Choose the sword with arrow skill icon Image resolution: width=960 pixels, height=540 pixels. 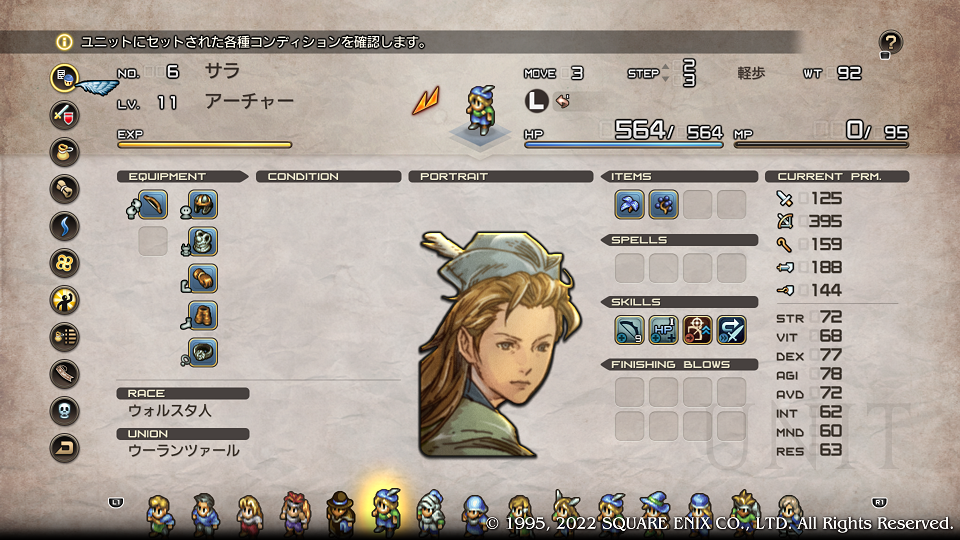point(731,330)
